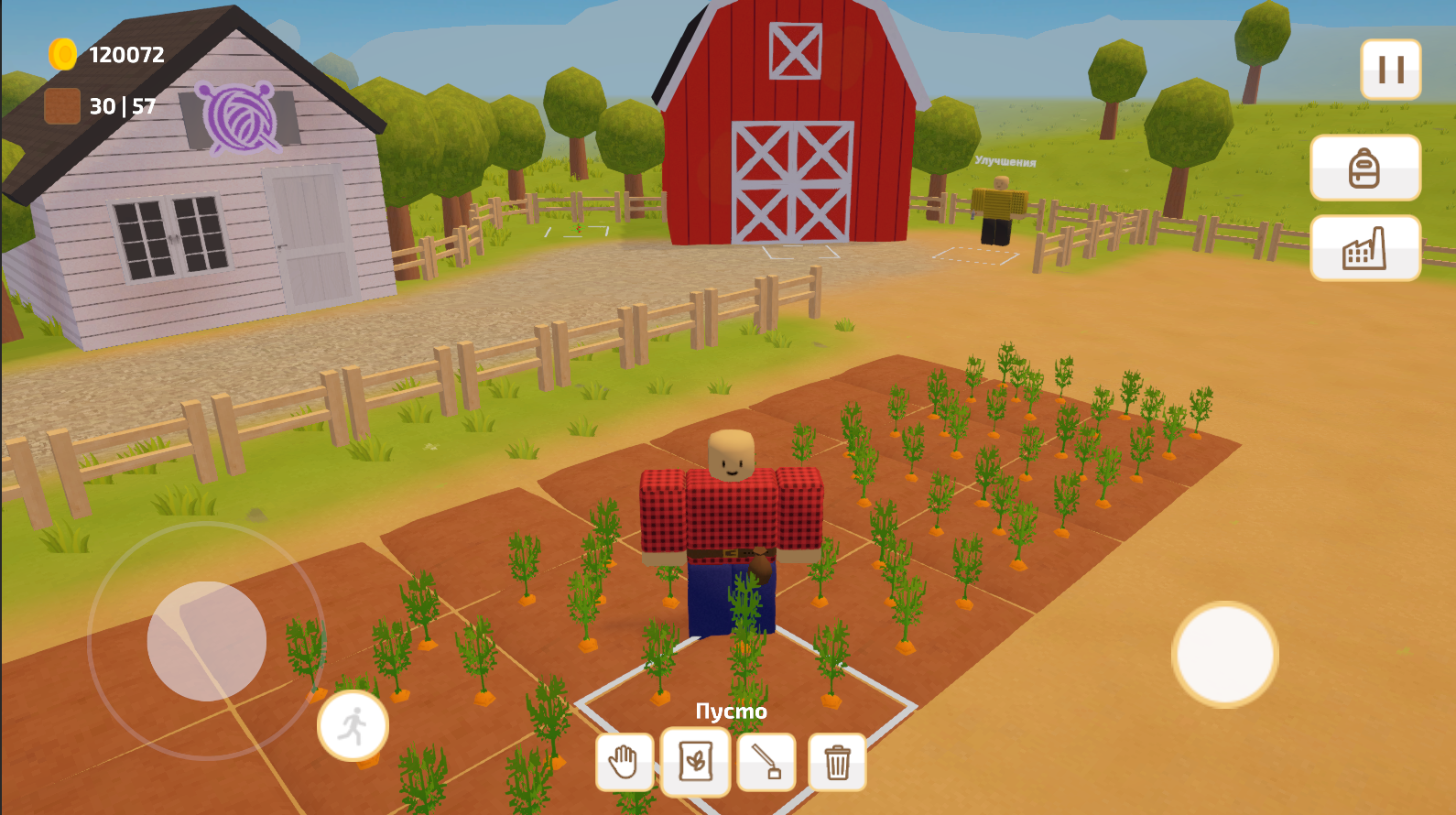
Task: Toggle sprint mode with the run button
Action: pos(353,724)
